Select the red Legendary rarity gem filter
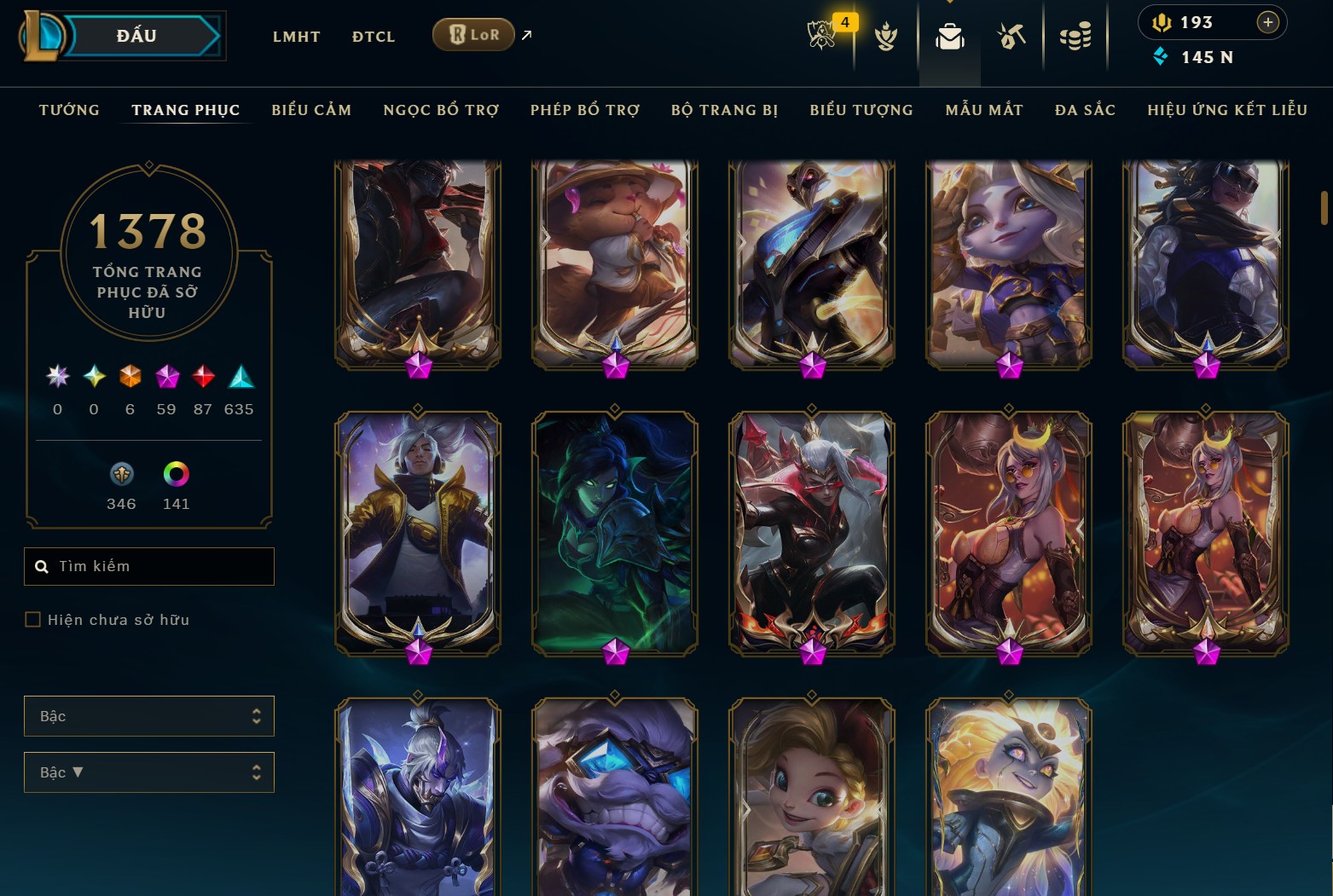The width and height of the screenshot is (1333, 896). tap(202, 378)
